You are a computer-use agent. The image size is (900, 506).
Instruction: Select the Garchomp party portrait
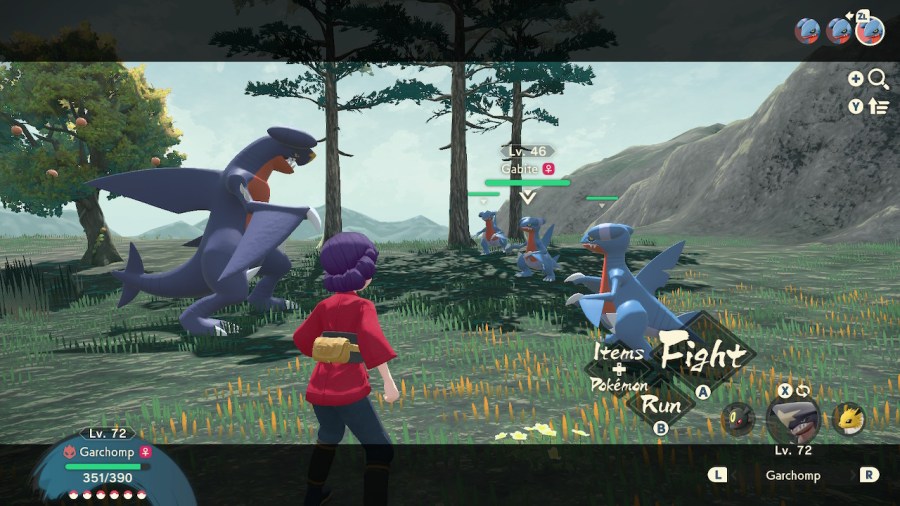793,419
